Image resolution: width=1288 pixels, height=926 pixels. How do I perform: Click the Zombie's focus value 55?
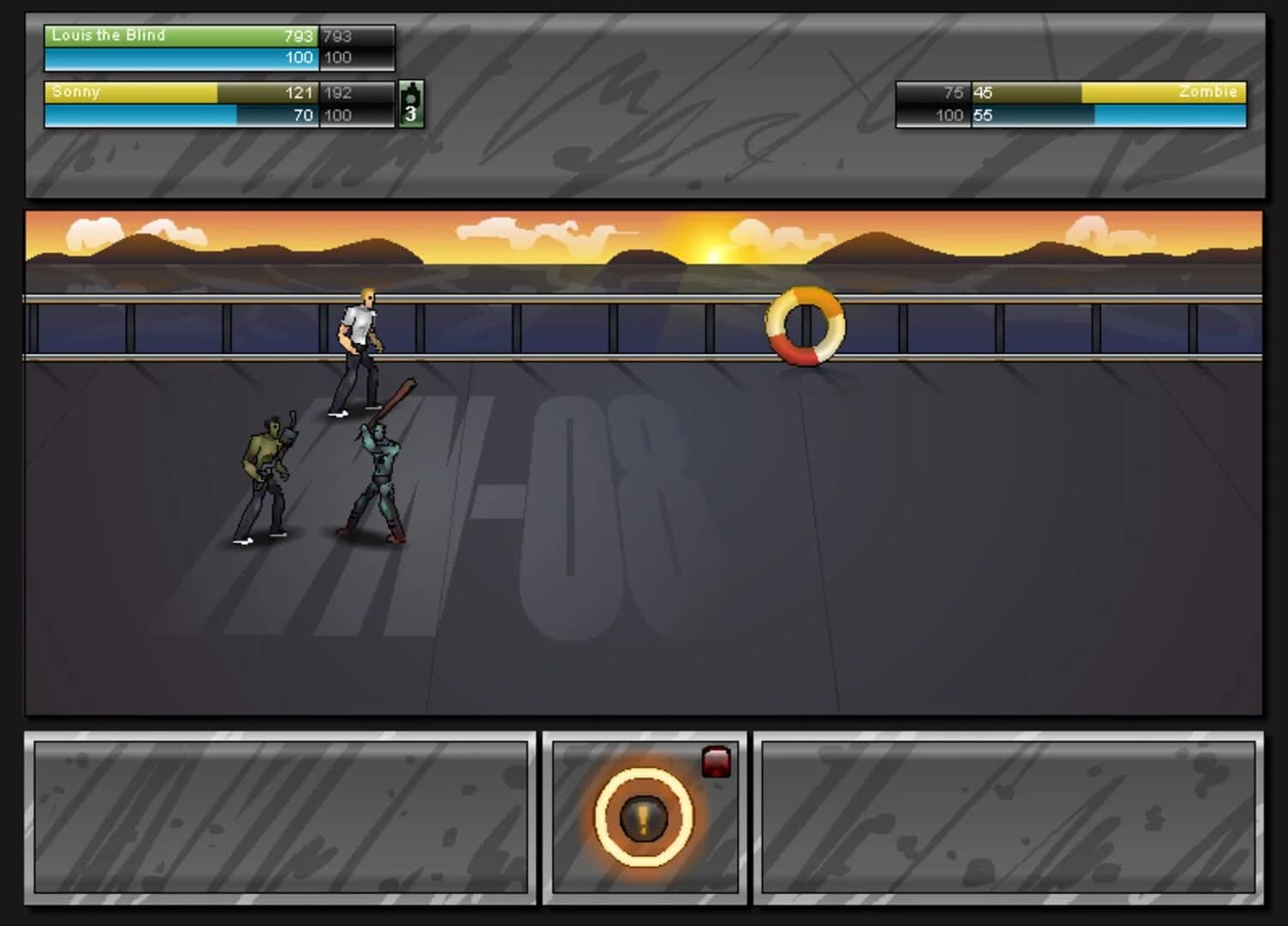point(982,115)
